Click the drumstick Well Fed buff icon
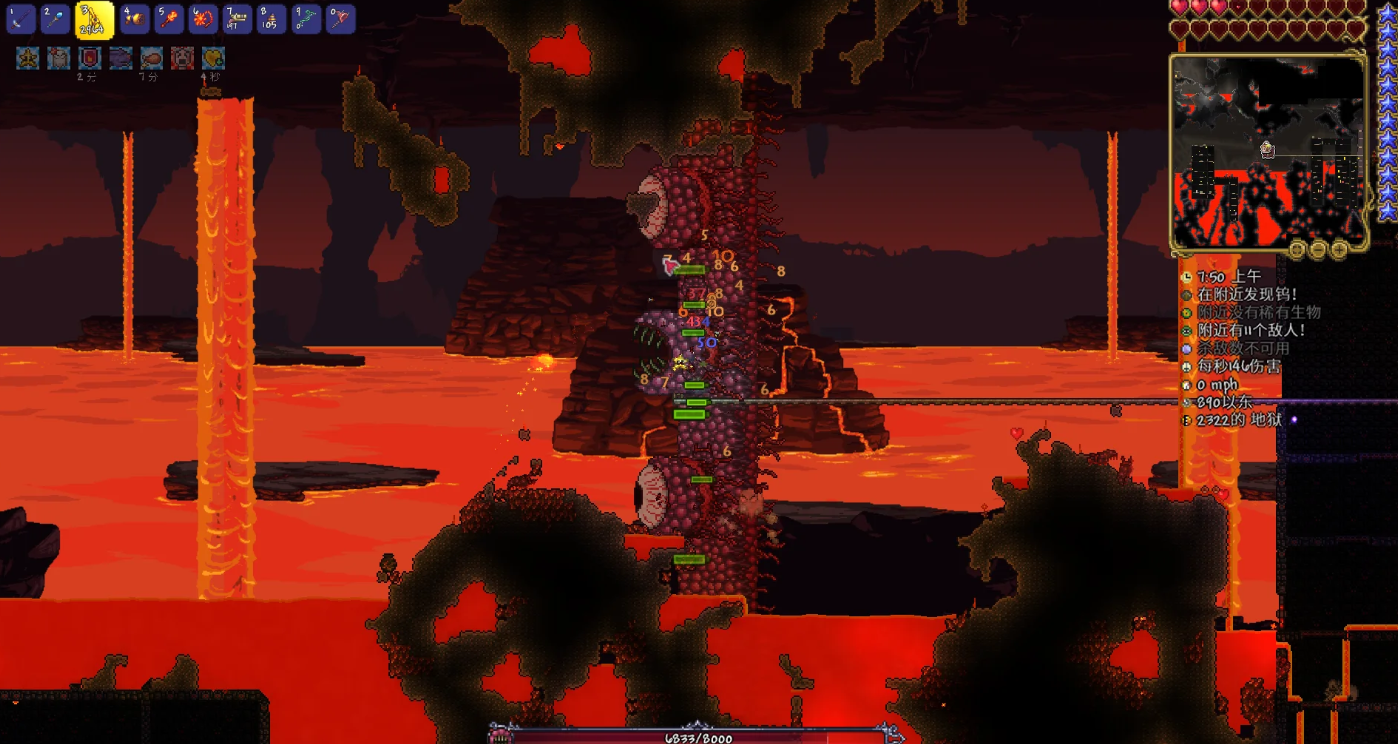1398x744 pixels. pyautogui.click(x=151, y=58)
